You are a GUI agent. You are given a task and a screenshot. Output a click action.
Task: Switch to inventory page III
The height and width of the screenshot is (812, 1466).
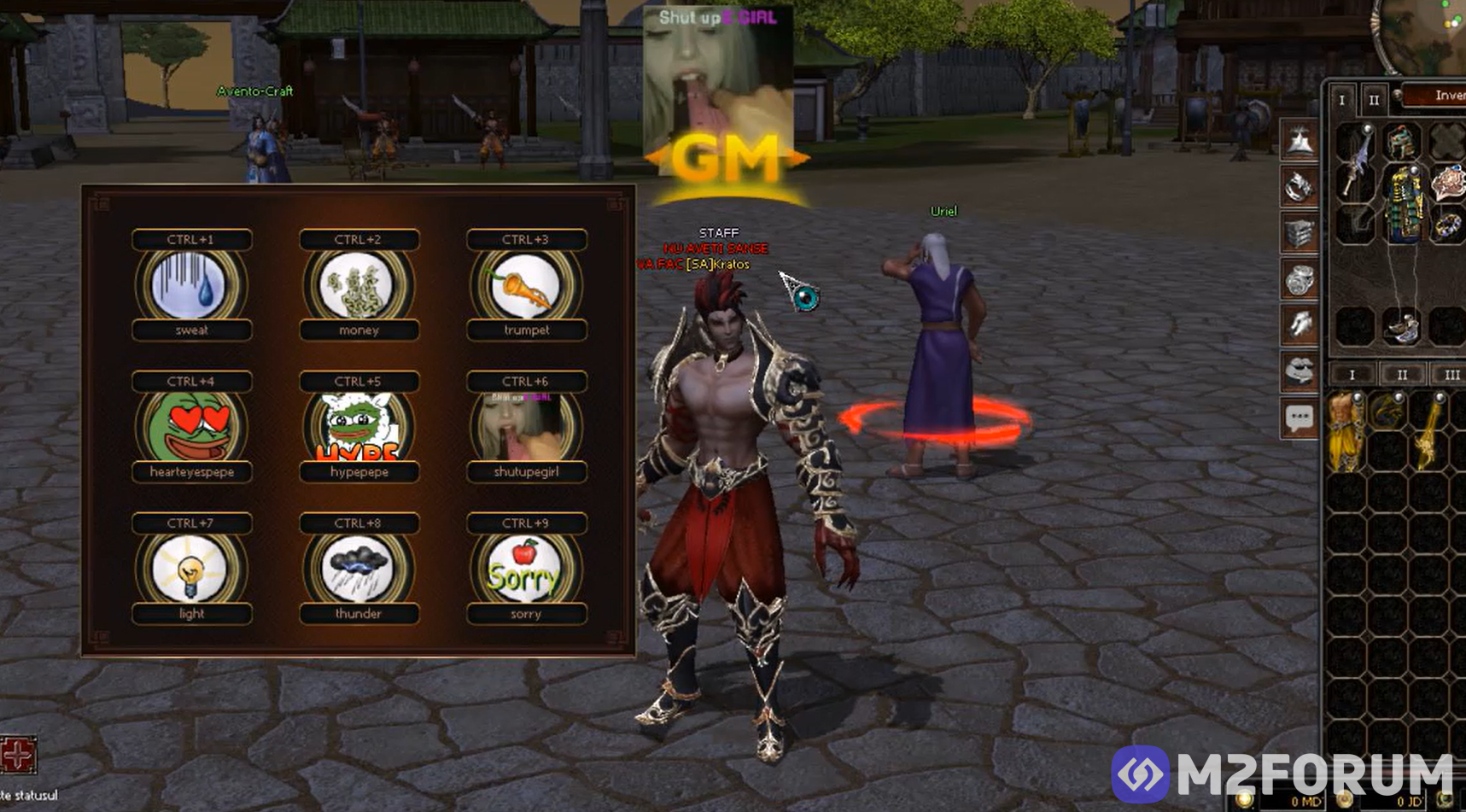point(1451,375)
